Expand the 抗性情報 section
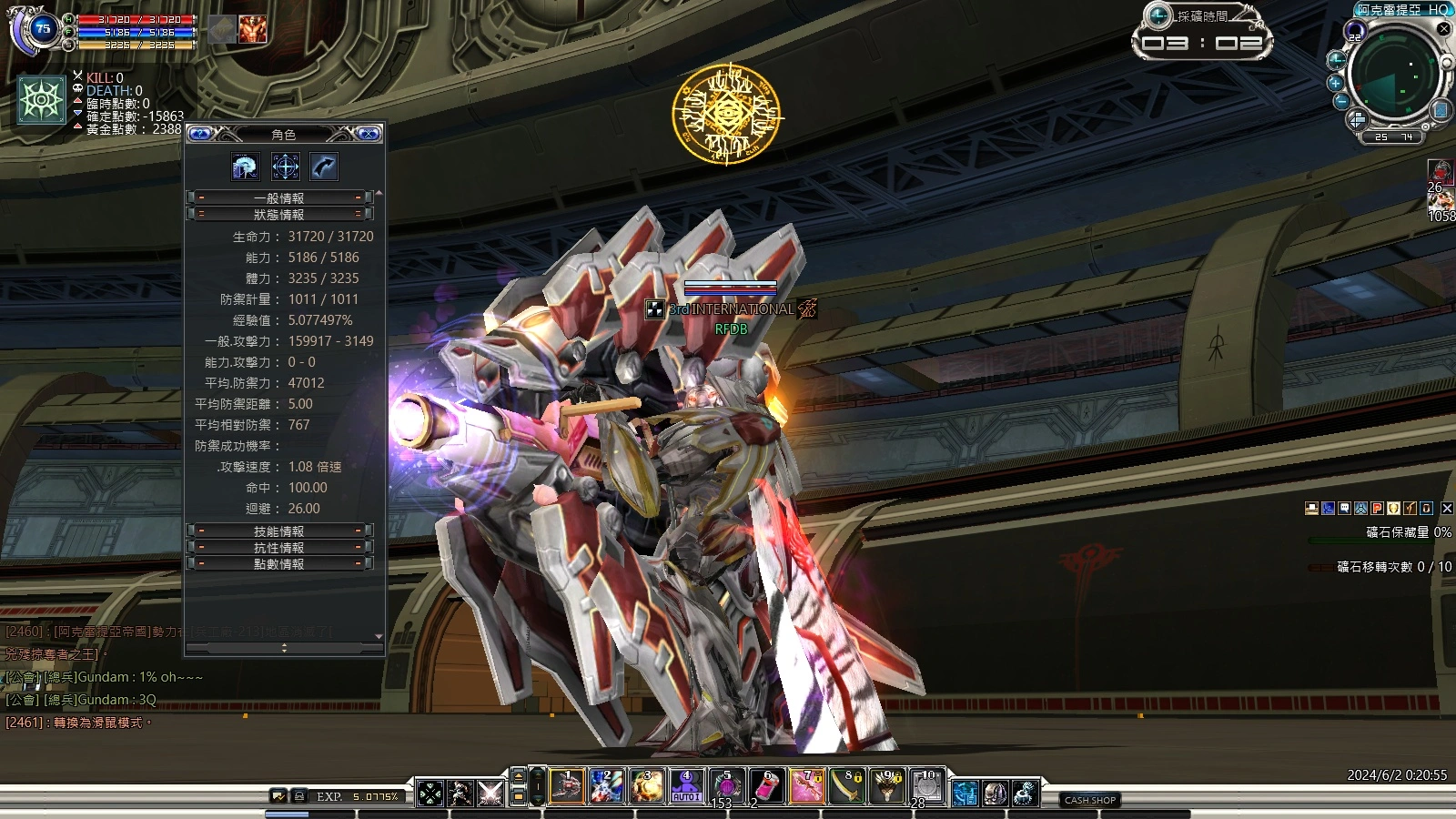The image size is (1456, 819). click(279, 548)
